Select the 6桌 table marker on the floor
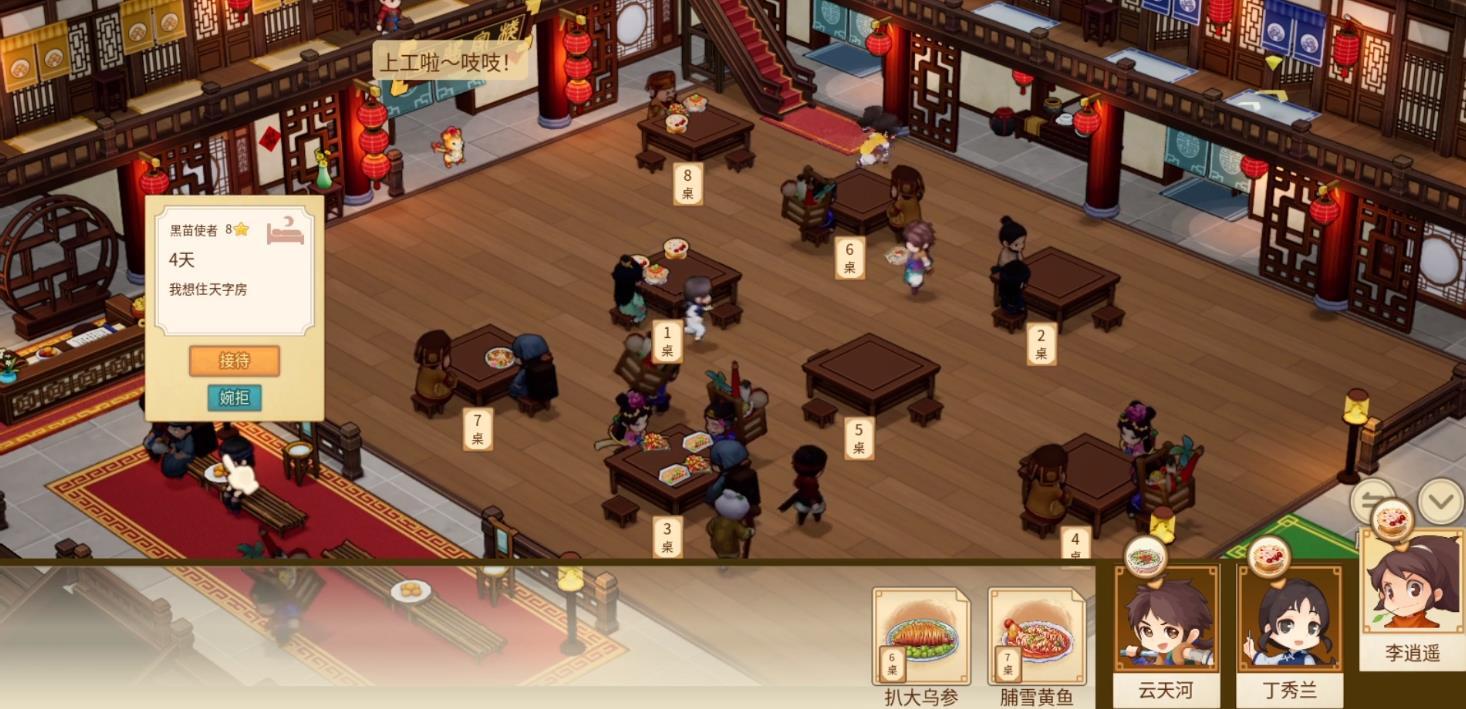This screenshot has width=1466, height=709. (x=849, y=258)
